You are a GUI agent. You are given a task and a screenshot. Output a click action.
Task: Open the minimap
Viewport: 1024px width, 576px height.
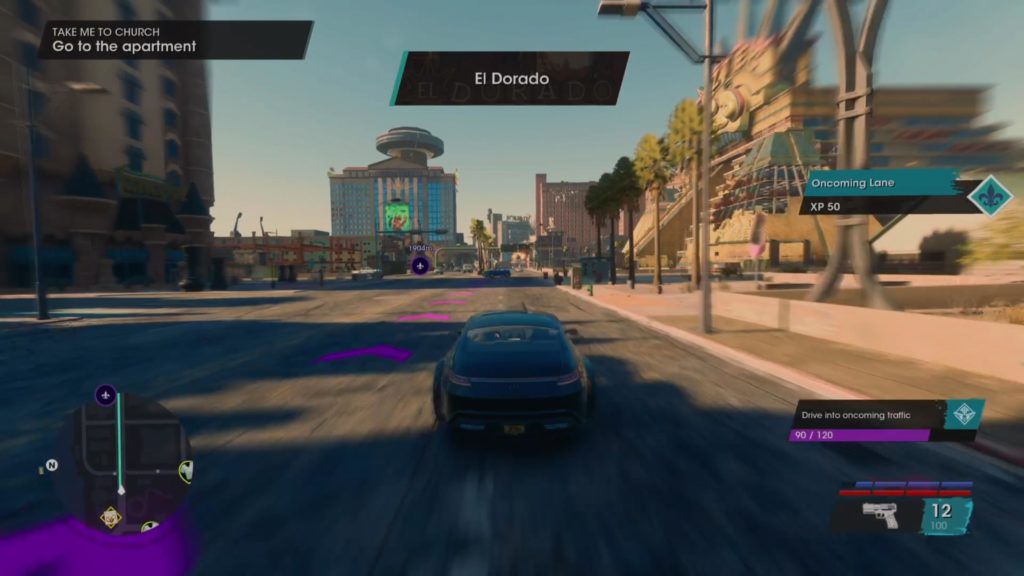(121, 460)
